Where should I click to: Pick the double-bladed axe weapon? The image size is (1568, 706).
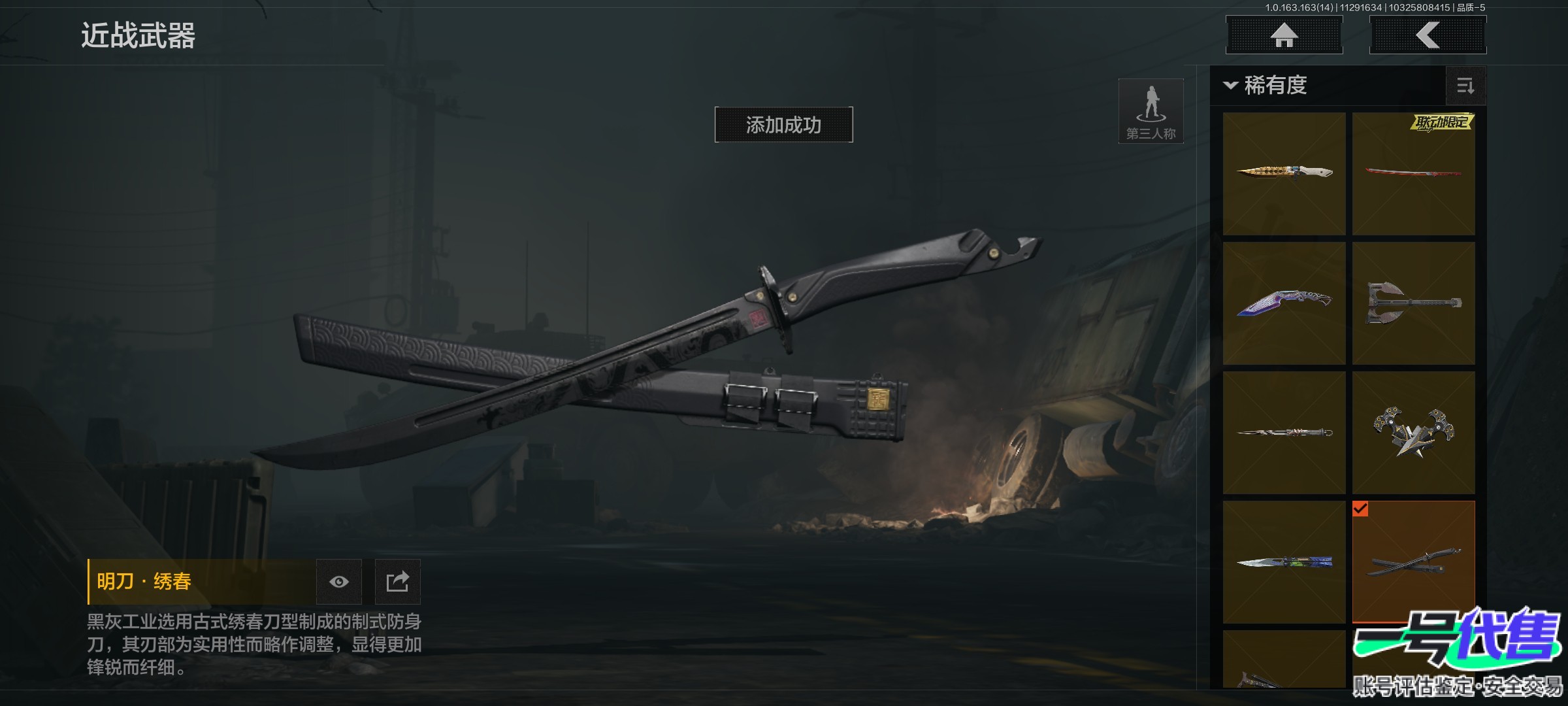[1413, 303]
